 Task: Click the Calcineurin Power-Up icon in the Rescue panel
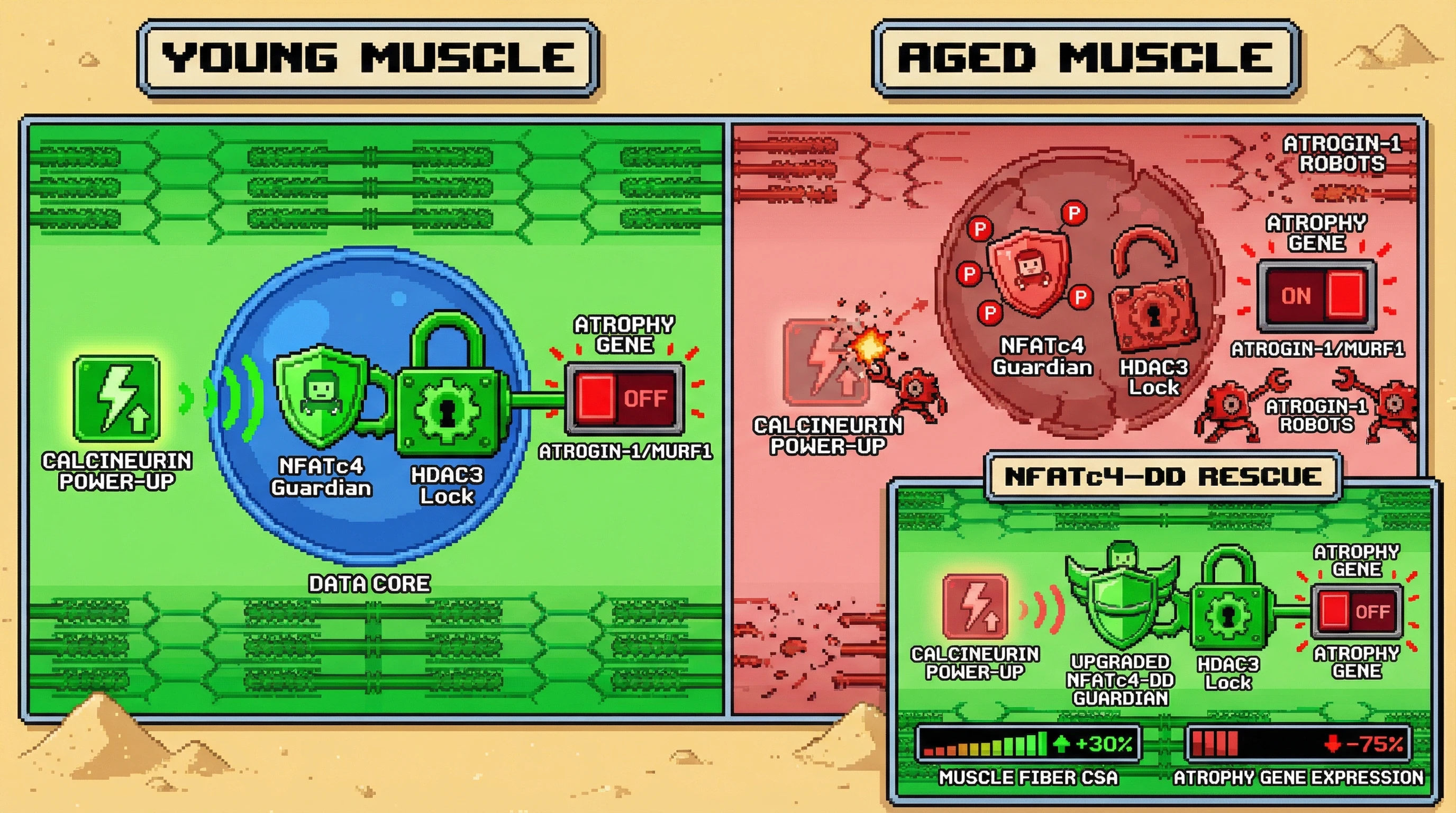975,607
